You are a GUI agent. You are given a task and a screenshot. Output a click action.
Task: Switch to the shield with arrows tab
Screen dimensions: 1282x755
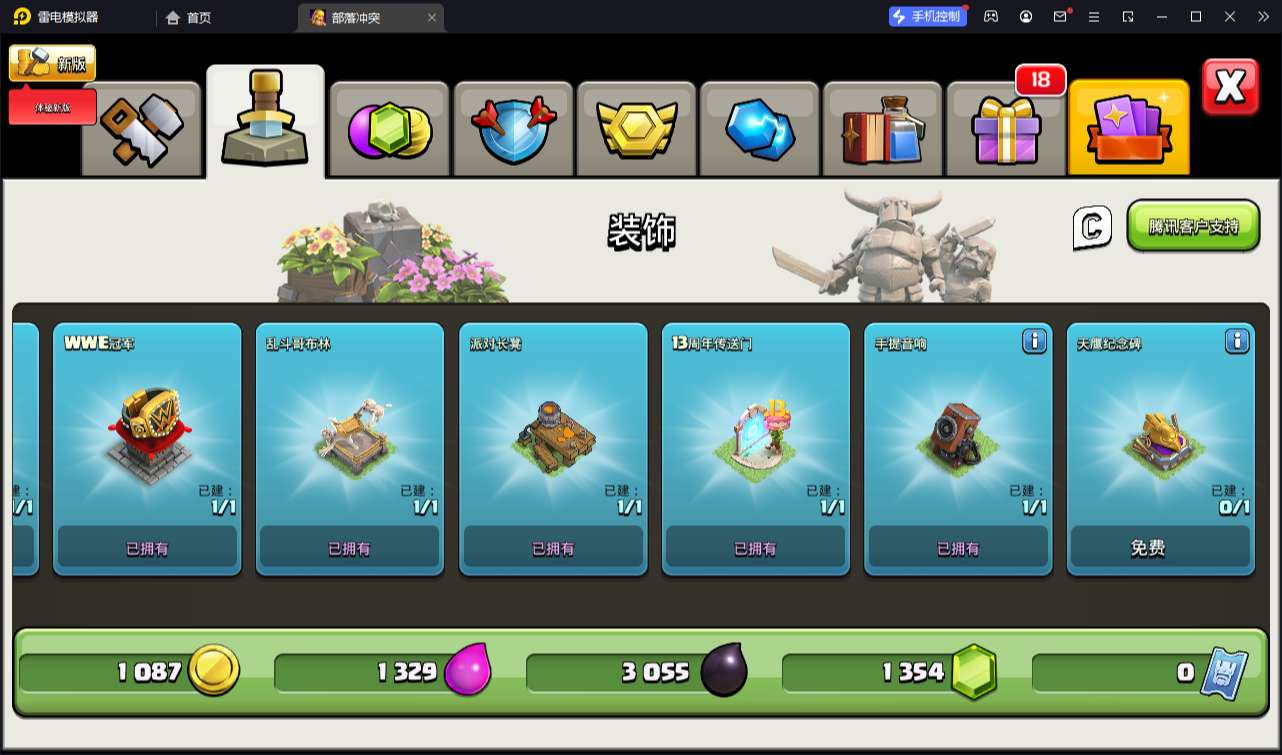[512, 129]
